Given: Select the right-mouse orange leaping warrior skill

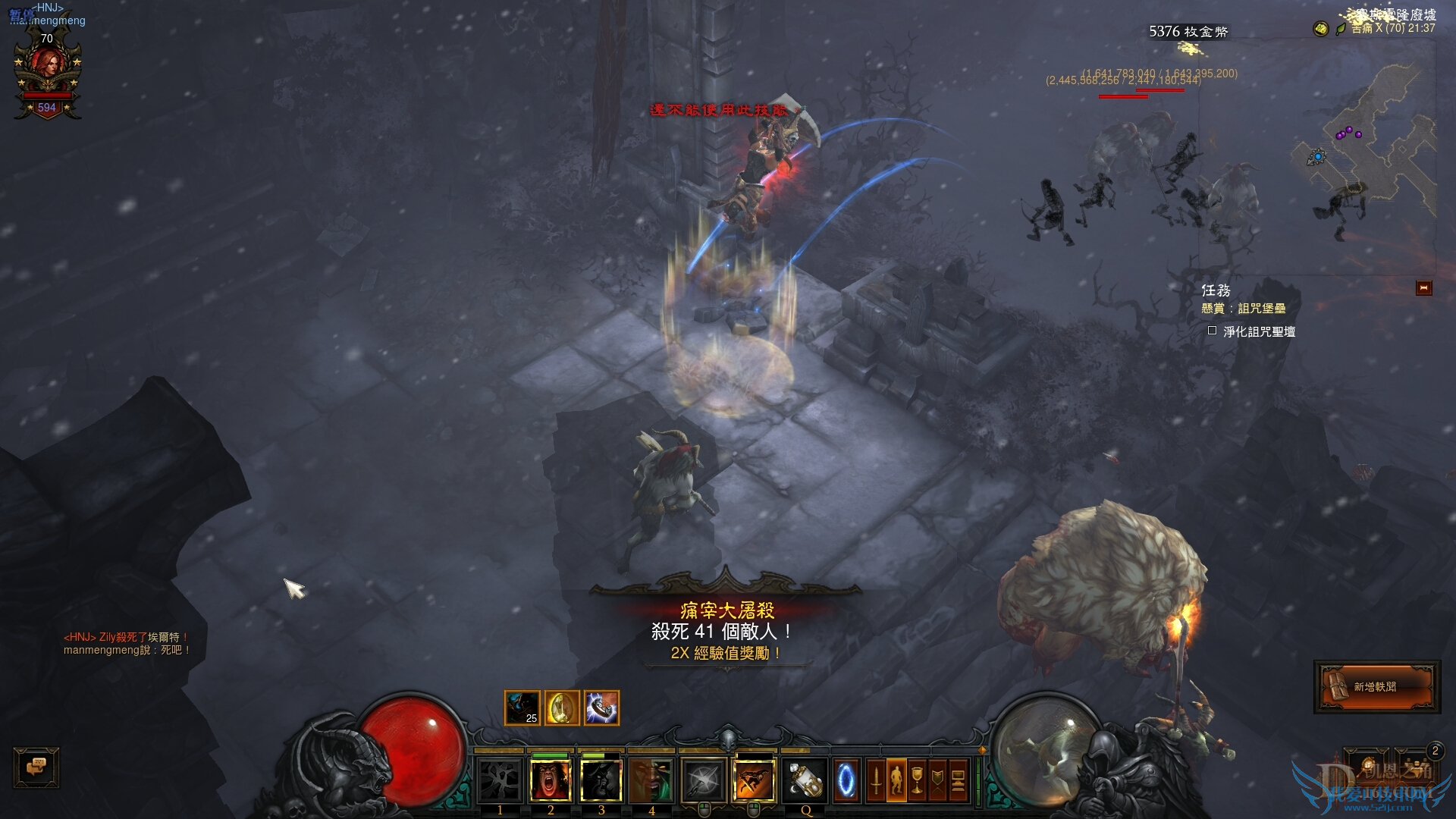Looking at the screenshot, I should [x=754, y=780].
